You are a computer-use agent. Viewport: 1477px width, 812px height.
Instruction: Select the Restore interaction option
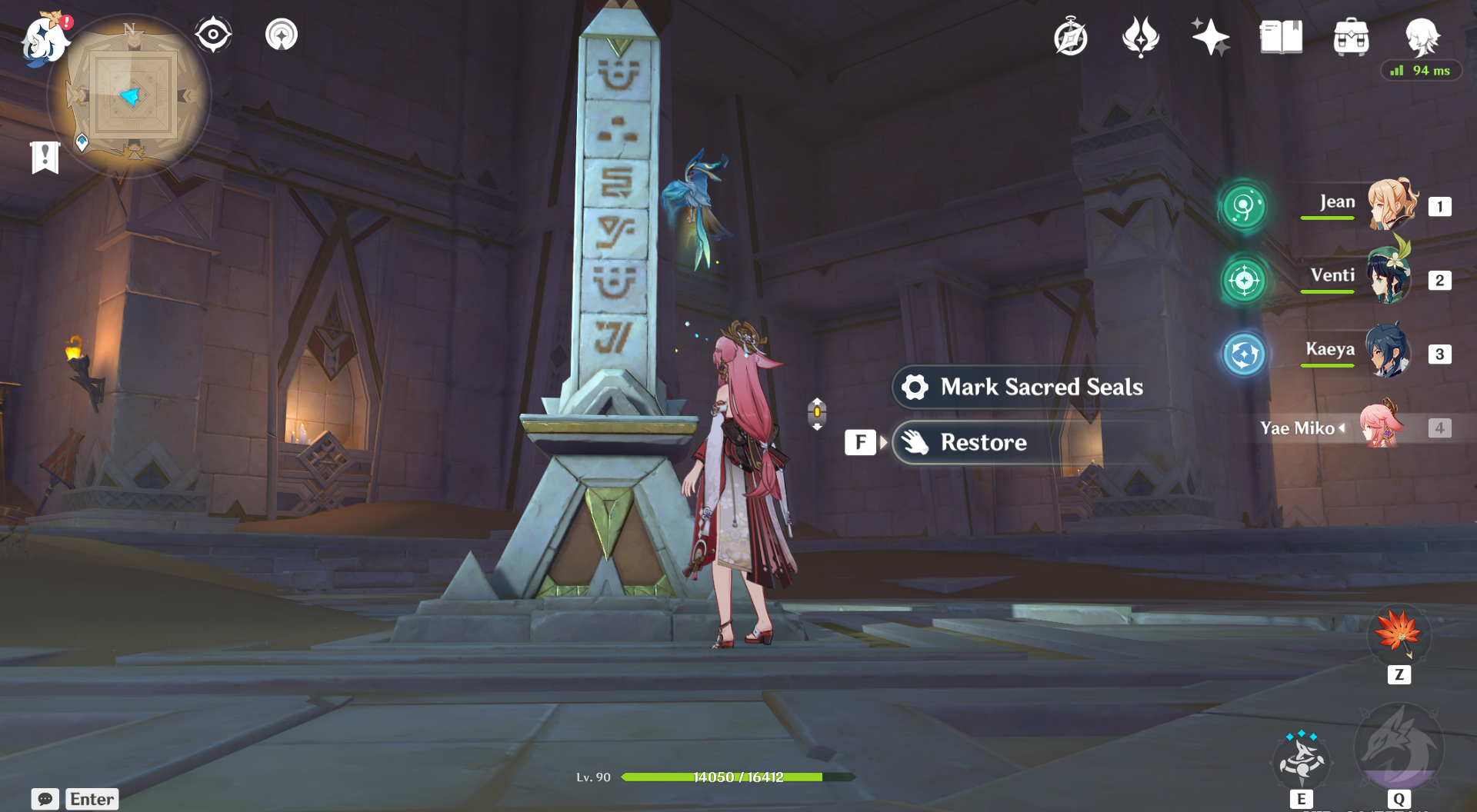(984, 442)
